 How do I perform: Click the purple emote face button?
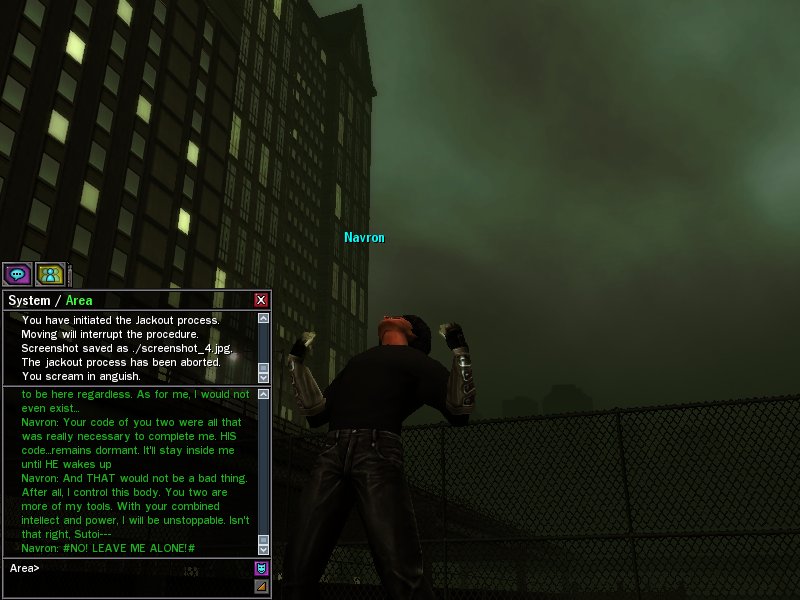(x=262, y=568)
